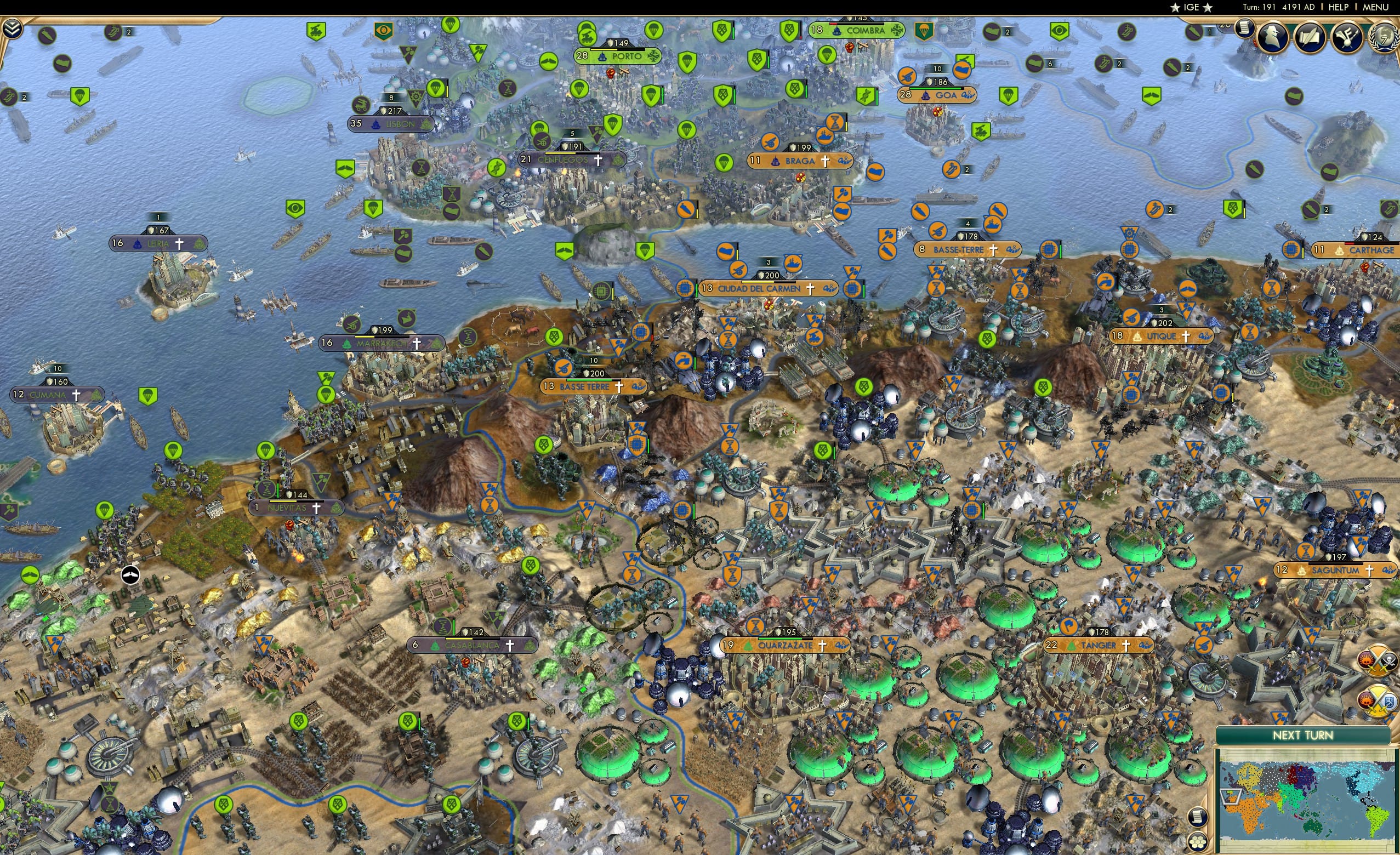Click the cross icon beside Ciudad del Carmen
The width and height of the screenshot is (1400, 855).
810,289
